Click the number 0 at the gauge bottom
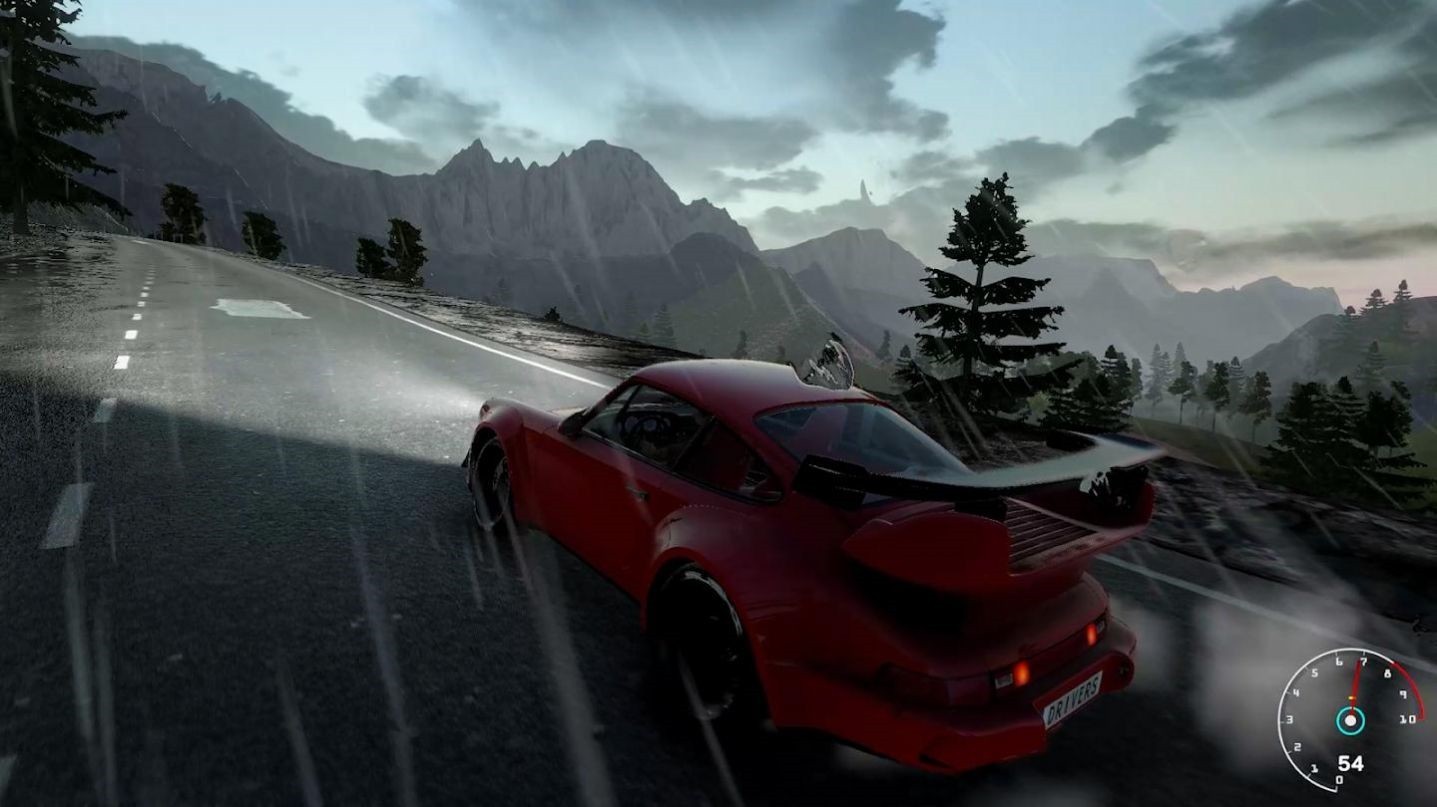 [x=1339, y=779]
